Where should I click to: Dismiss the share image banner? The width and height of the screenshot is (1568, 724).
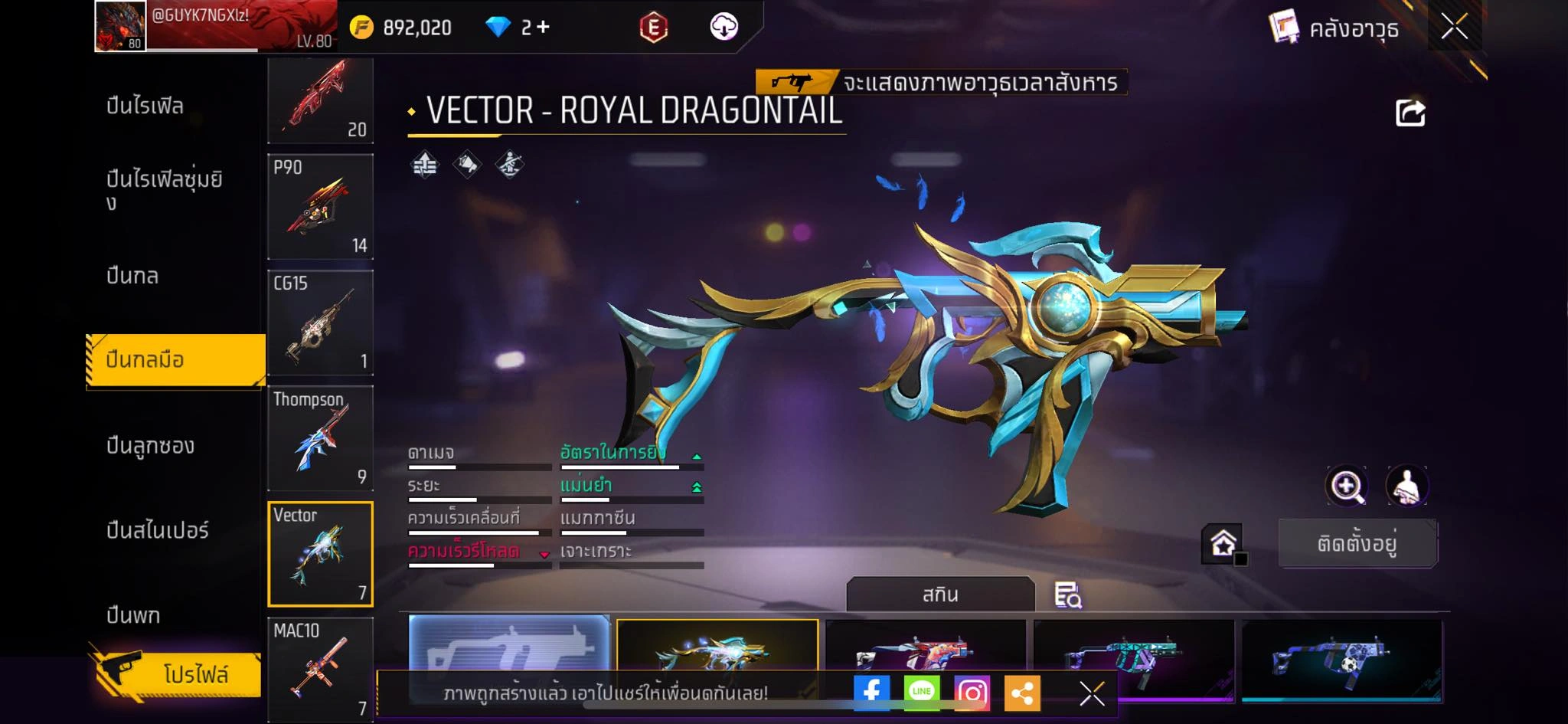coord(1092,693)
